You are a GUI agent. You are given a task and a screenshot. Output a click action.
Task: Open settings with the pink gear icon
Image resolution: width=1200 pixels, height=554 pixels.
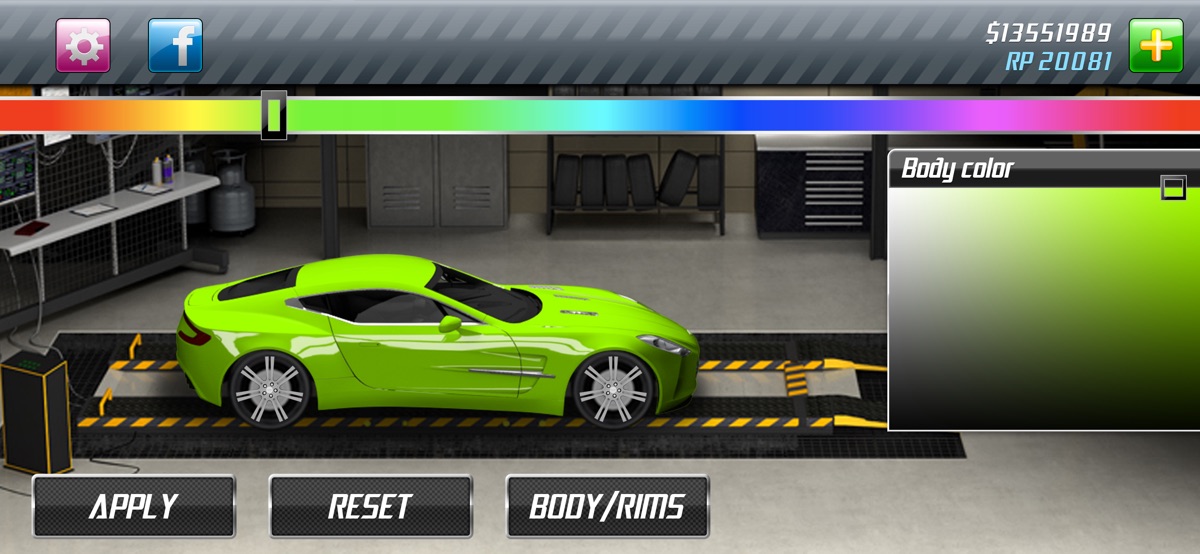(x=83, y=46)
